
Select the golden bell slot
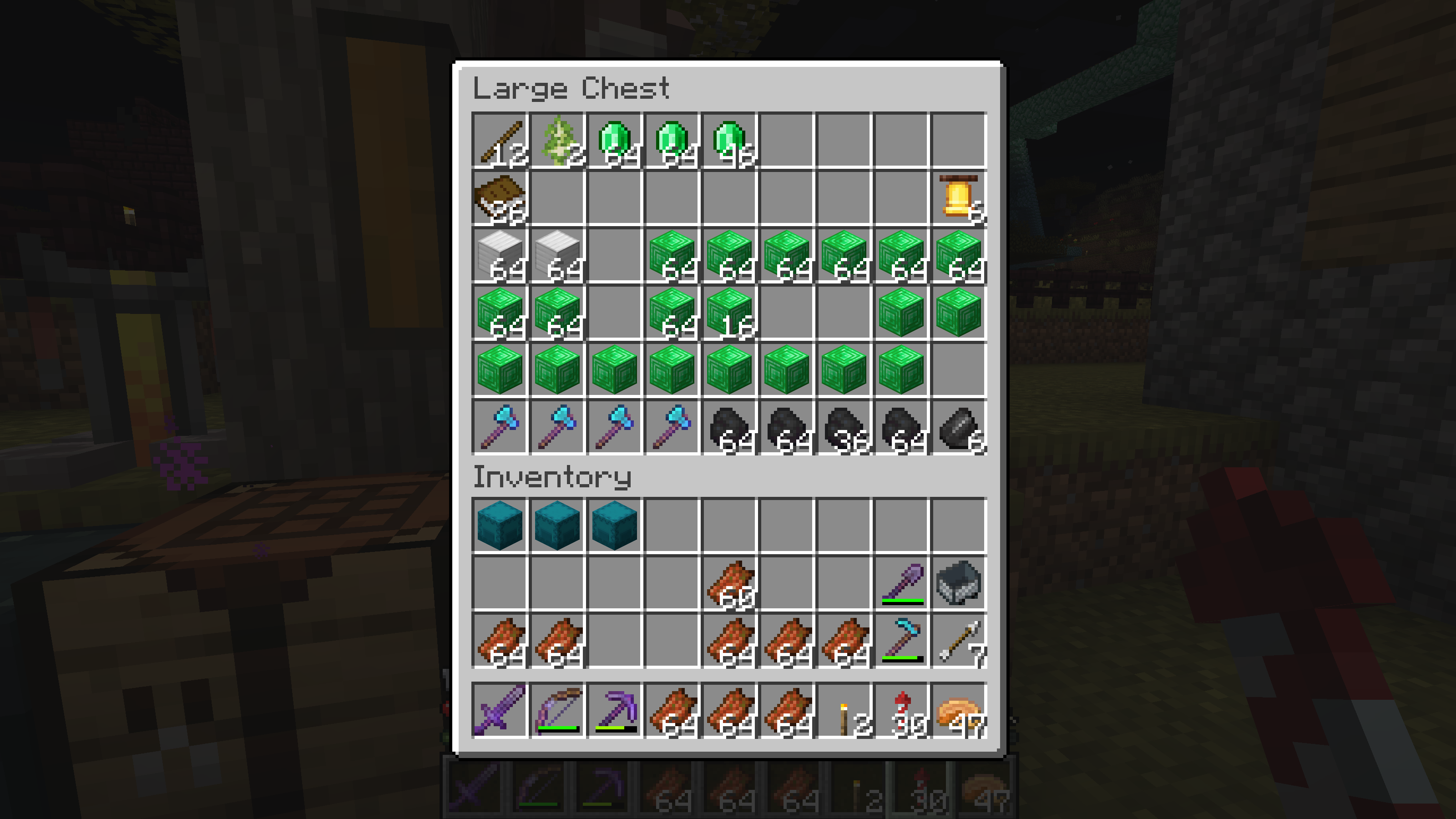tap(959, 198)
